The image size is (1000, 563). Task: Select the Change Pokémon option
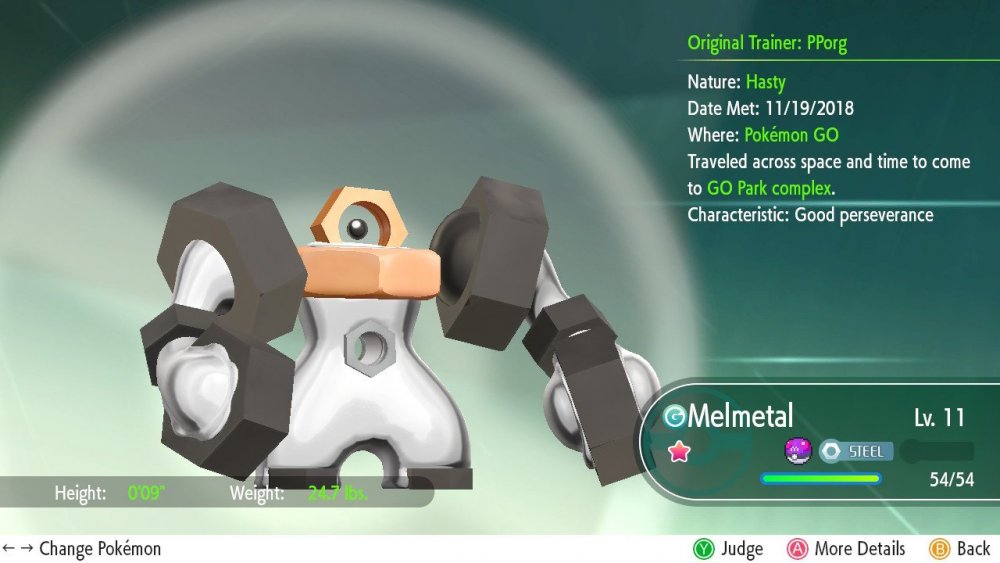point(82,549)
